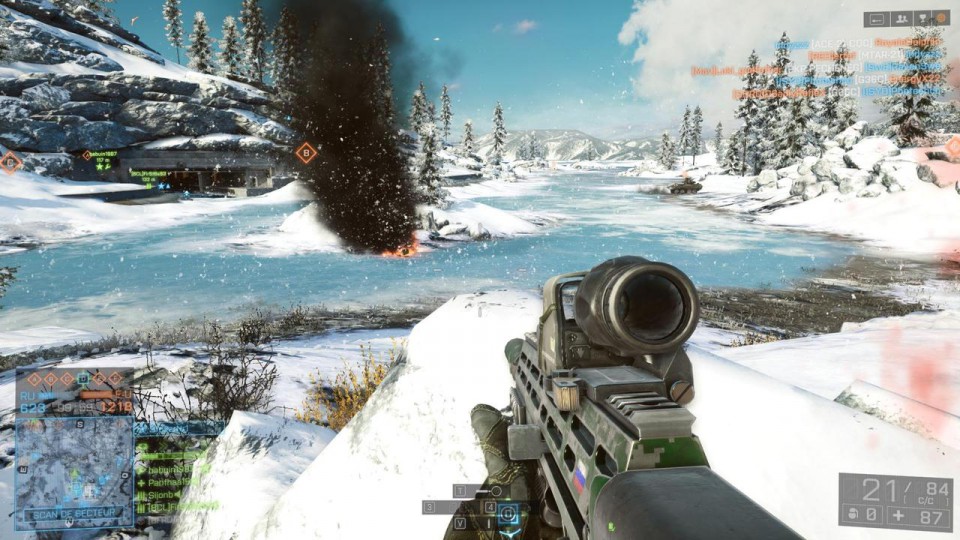
Task: Open the orange Origin icon in top bar
Action: pyautogui.click(x=941, y=18)
